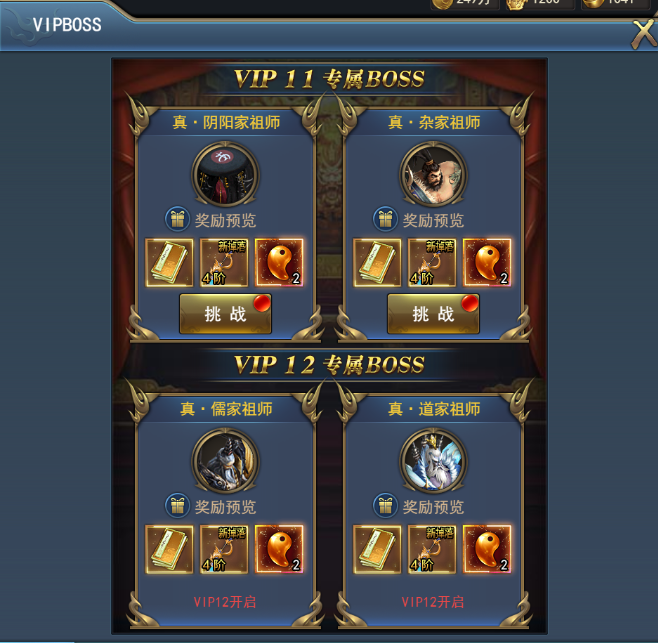Screen dimensions: 658x643
Task: Inspect the yin-yang orb reward under 阴阳家祖师
Action: point(280,263)
